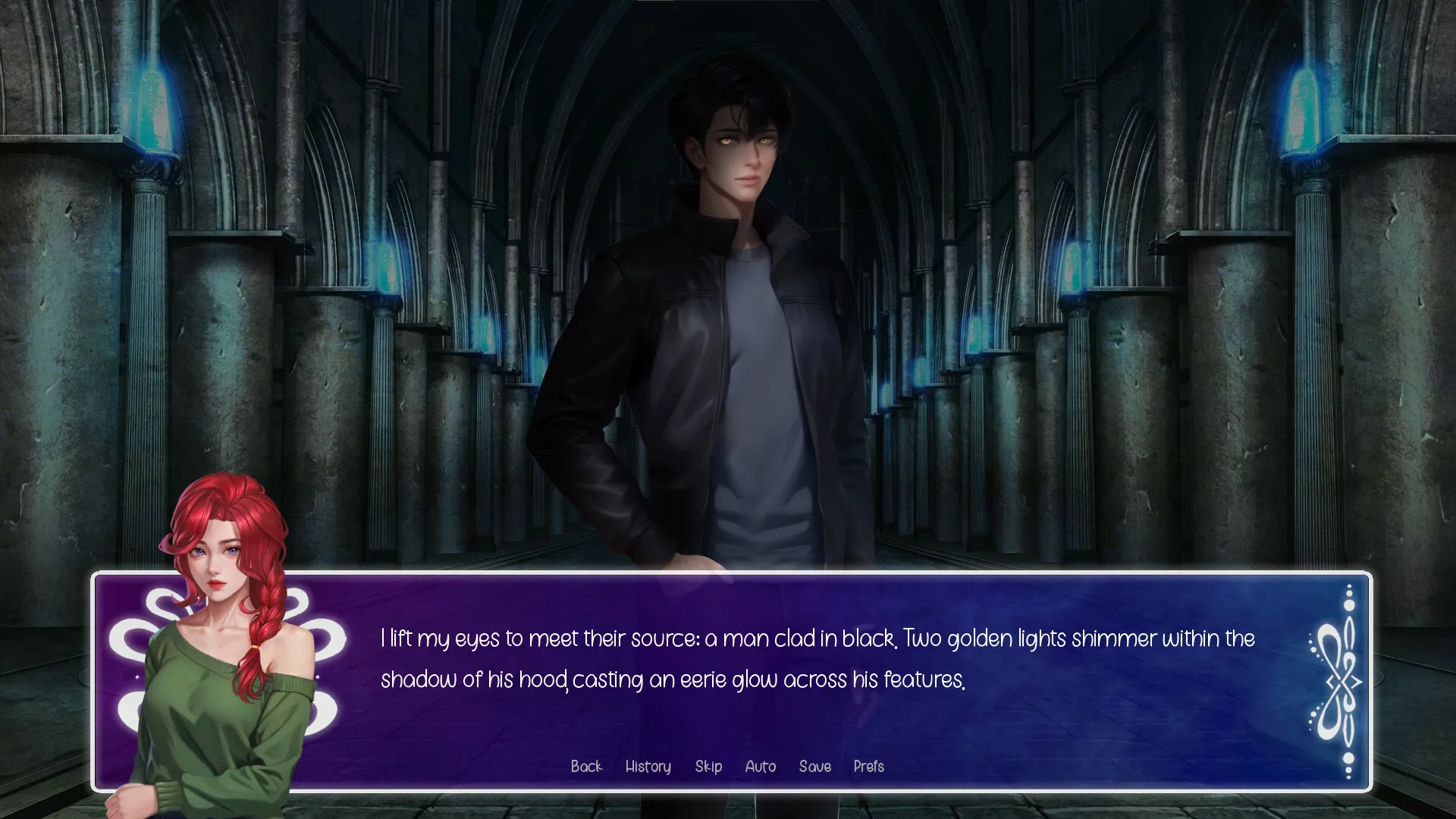The image size is (1456, 819).
Task: Click Back to rewind the story
Action: coord(586,767)
